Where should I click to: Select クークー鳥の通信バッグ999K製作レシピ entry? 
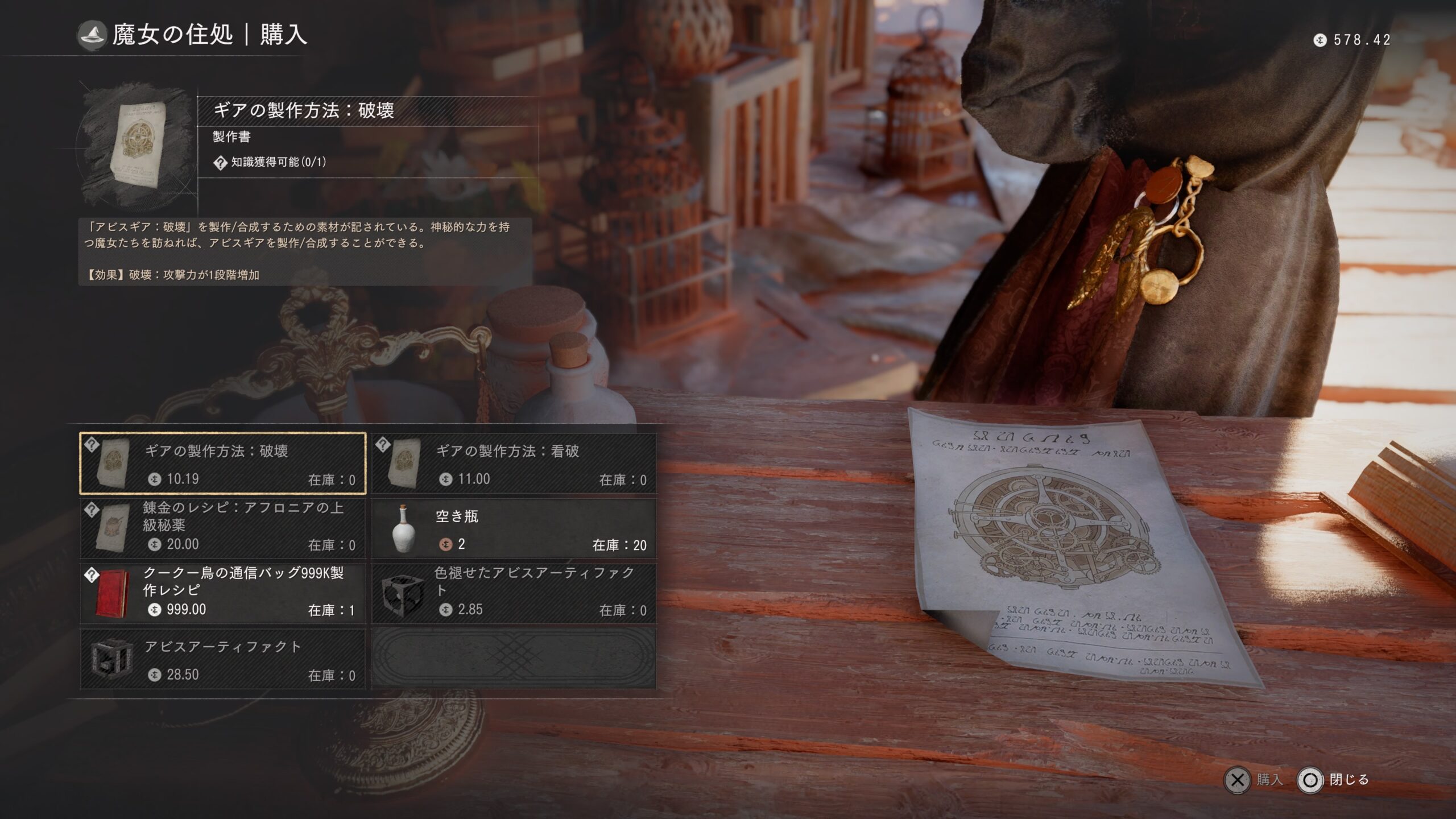pos(222,594)
